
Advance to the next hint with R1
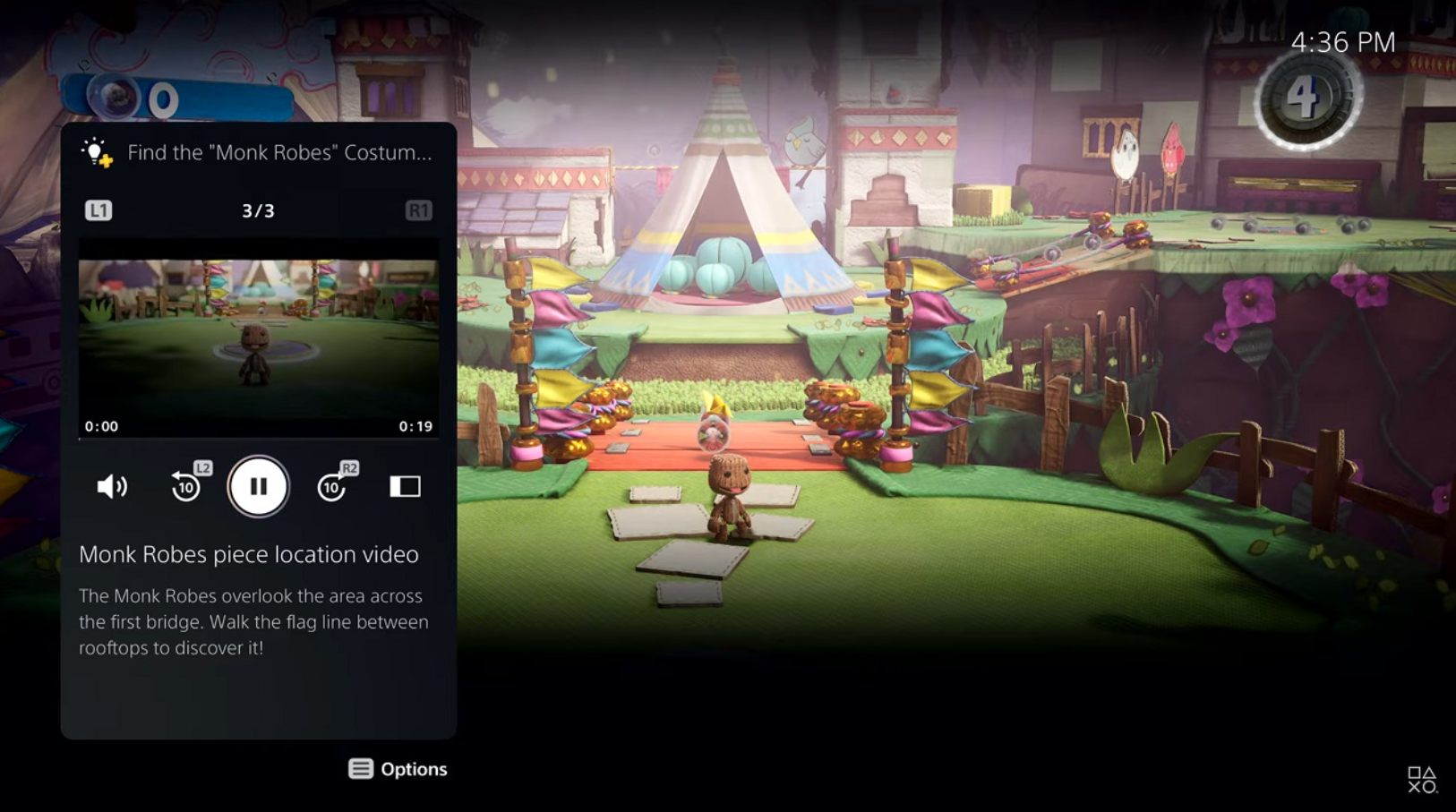click(420, 210)
